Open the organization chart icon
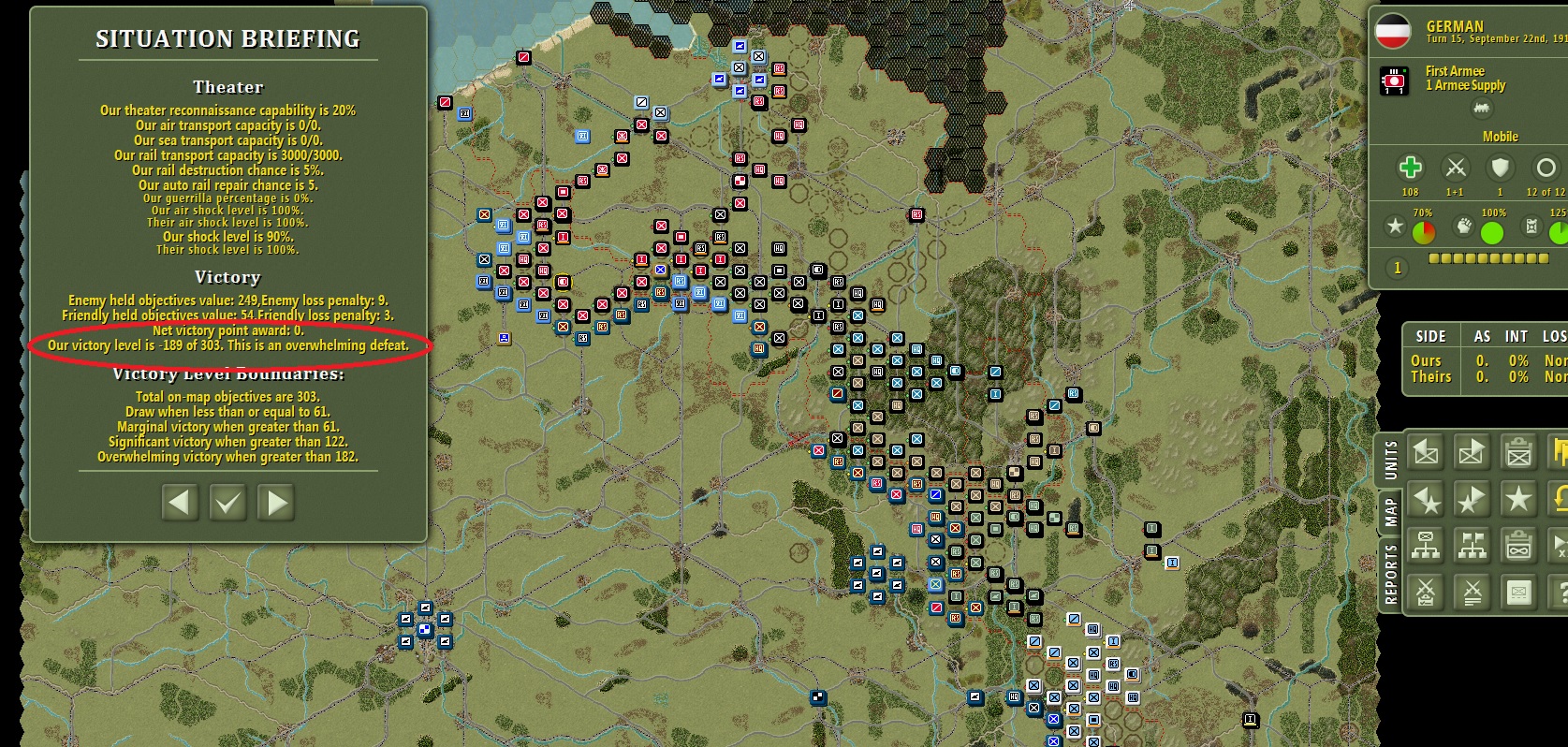 [x=1426, y=546]
